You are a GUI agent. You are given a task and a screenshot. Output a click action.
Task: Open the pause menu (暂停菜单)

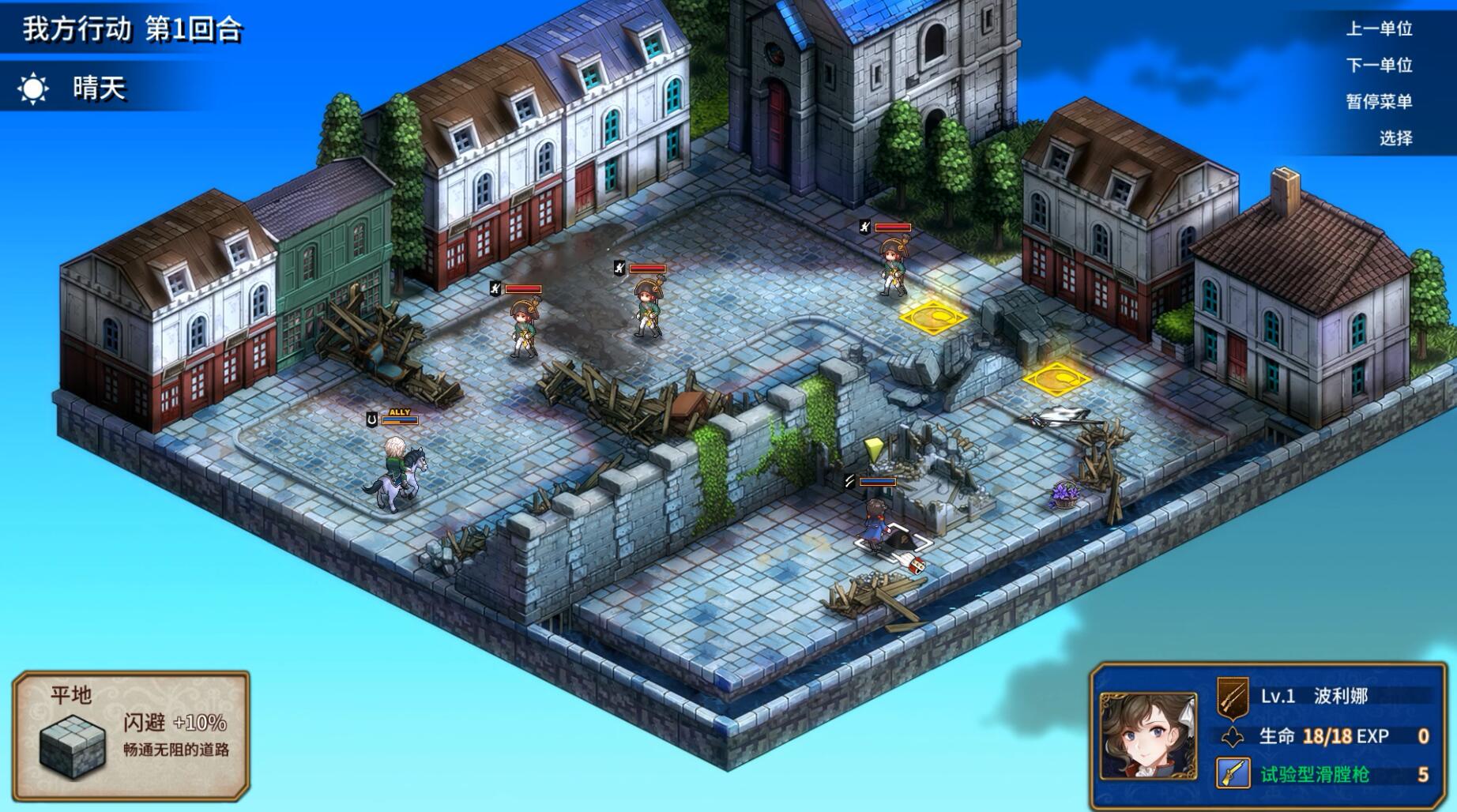(x=1379, y=102)
